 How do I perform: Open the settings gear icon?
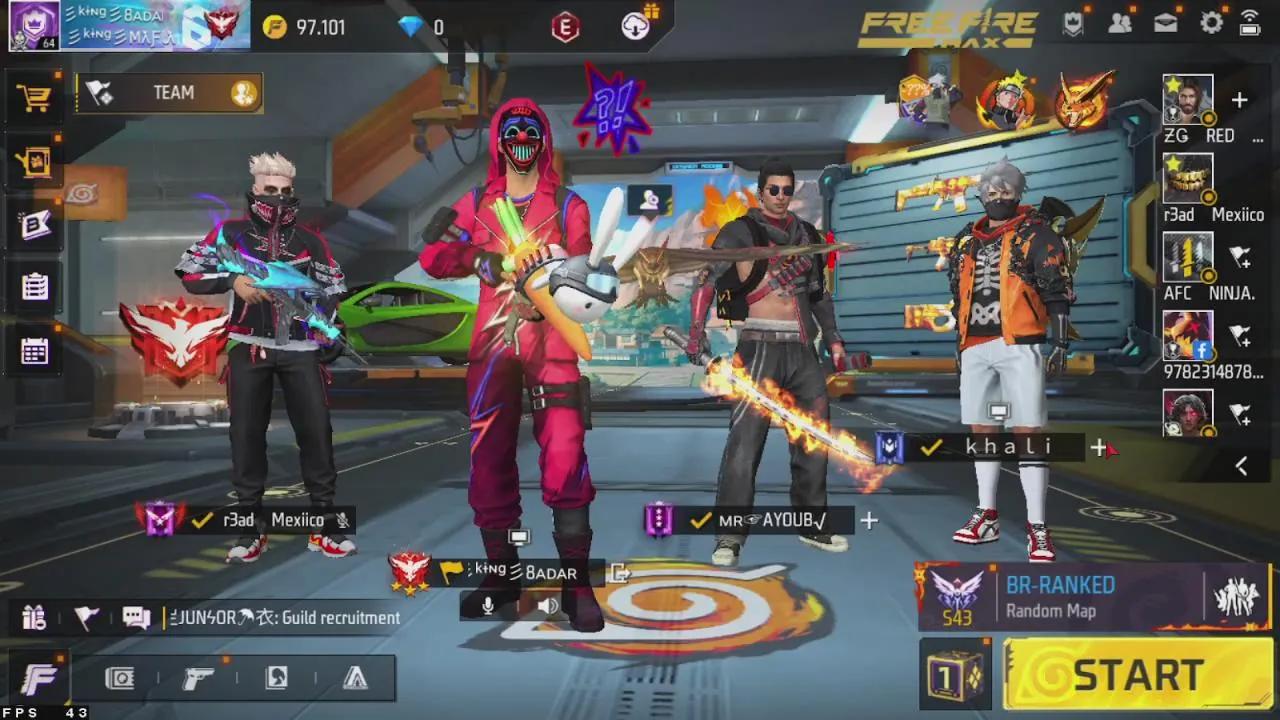coord(1212,24)
